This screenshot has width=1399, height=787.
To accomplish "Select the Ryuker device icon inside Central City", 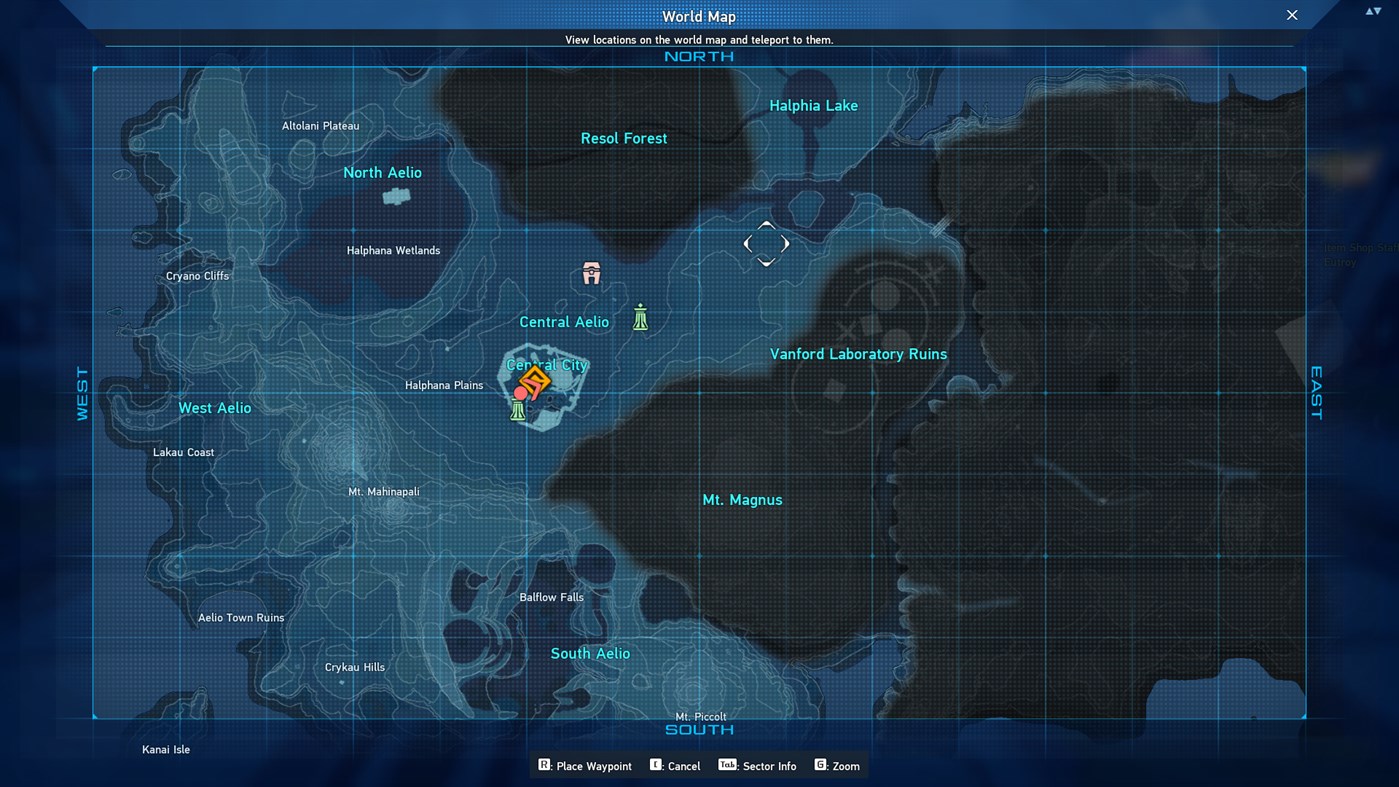I will (x=518, y=409).
